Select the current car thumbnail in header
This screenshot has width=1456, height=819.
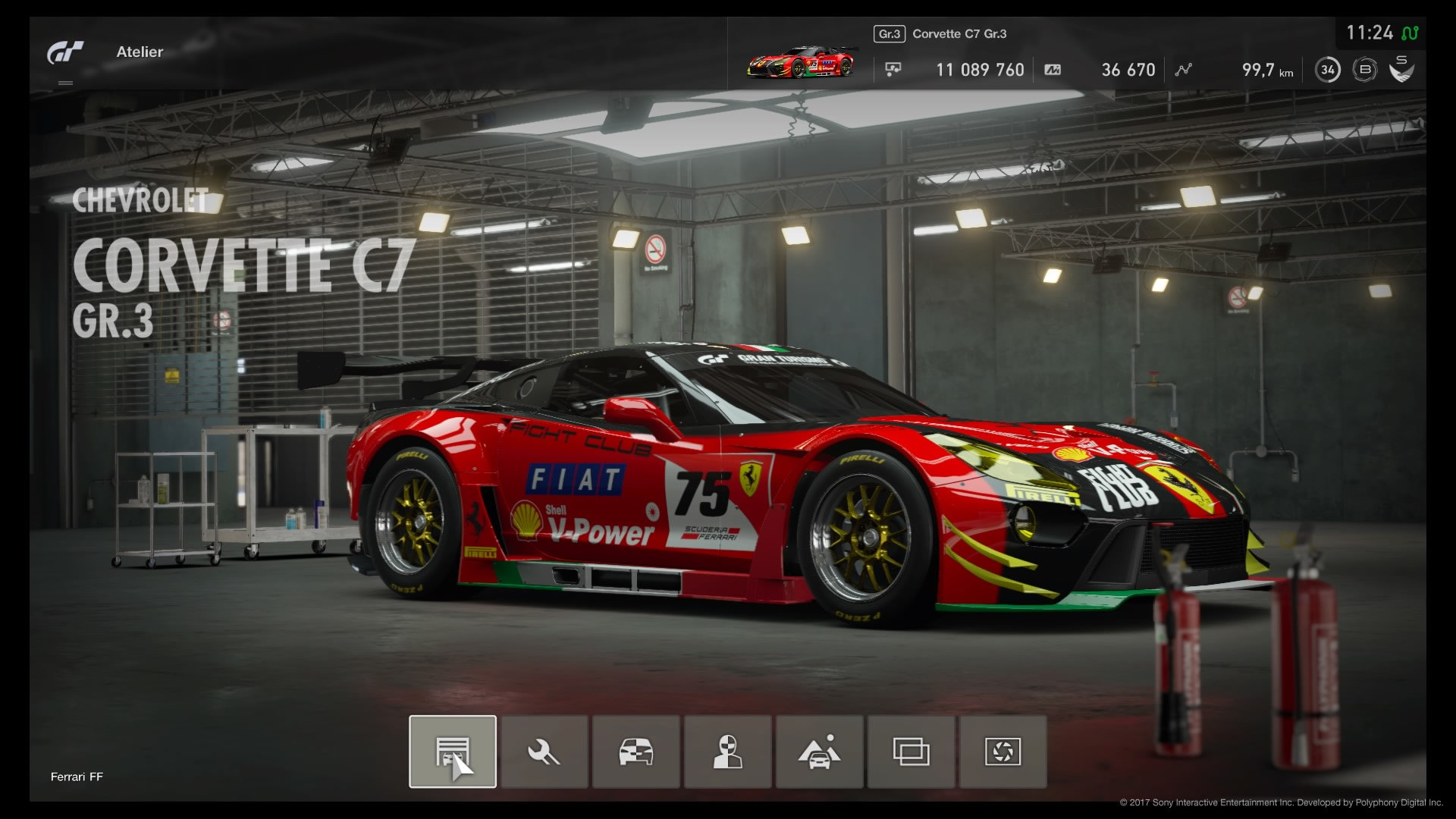[802, 63]
